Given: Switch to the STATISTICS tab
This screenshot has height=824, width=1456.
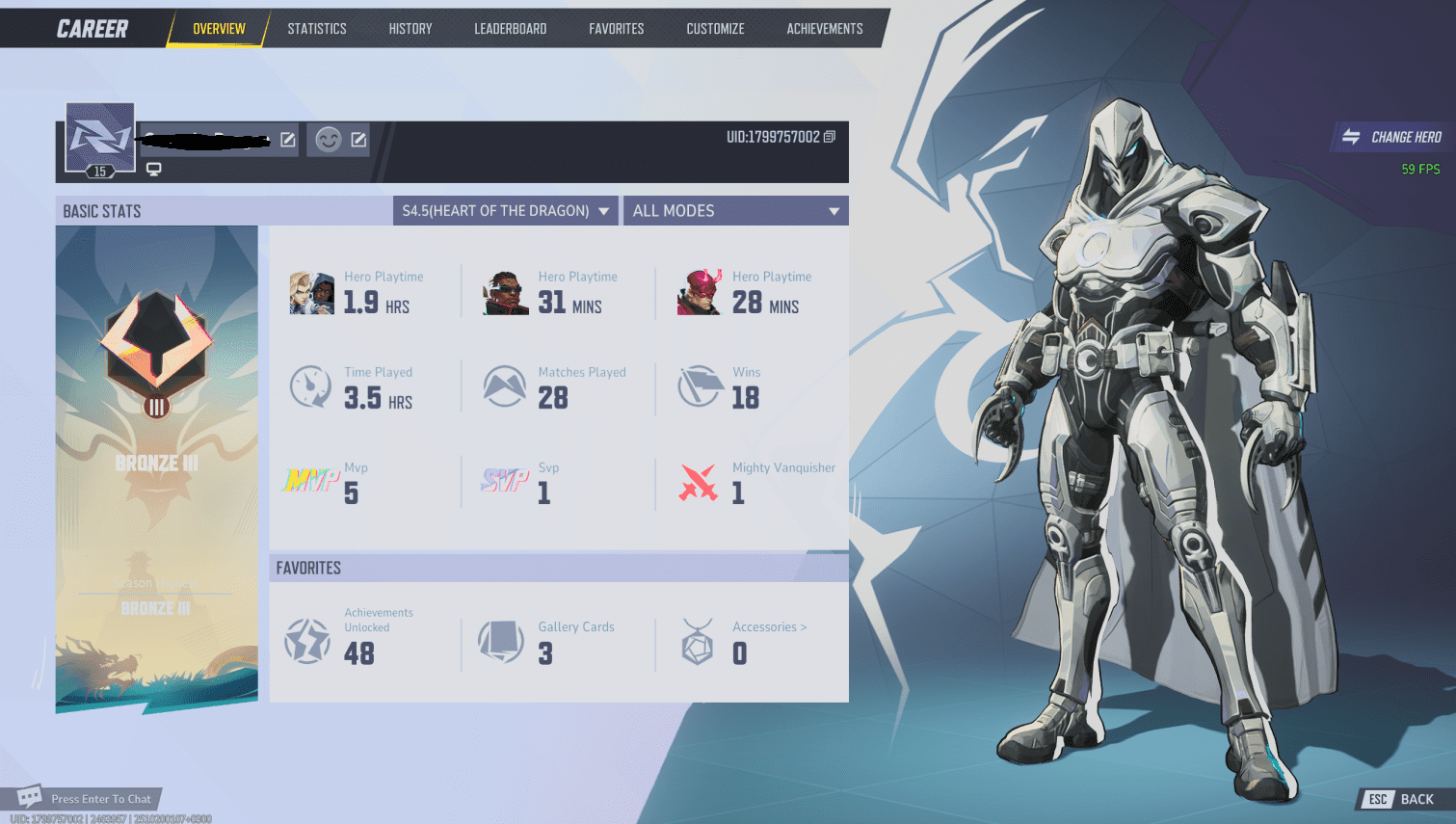Looking at the screenshot, I should point(317,28).
